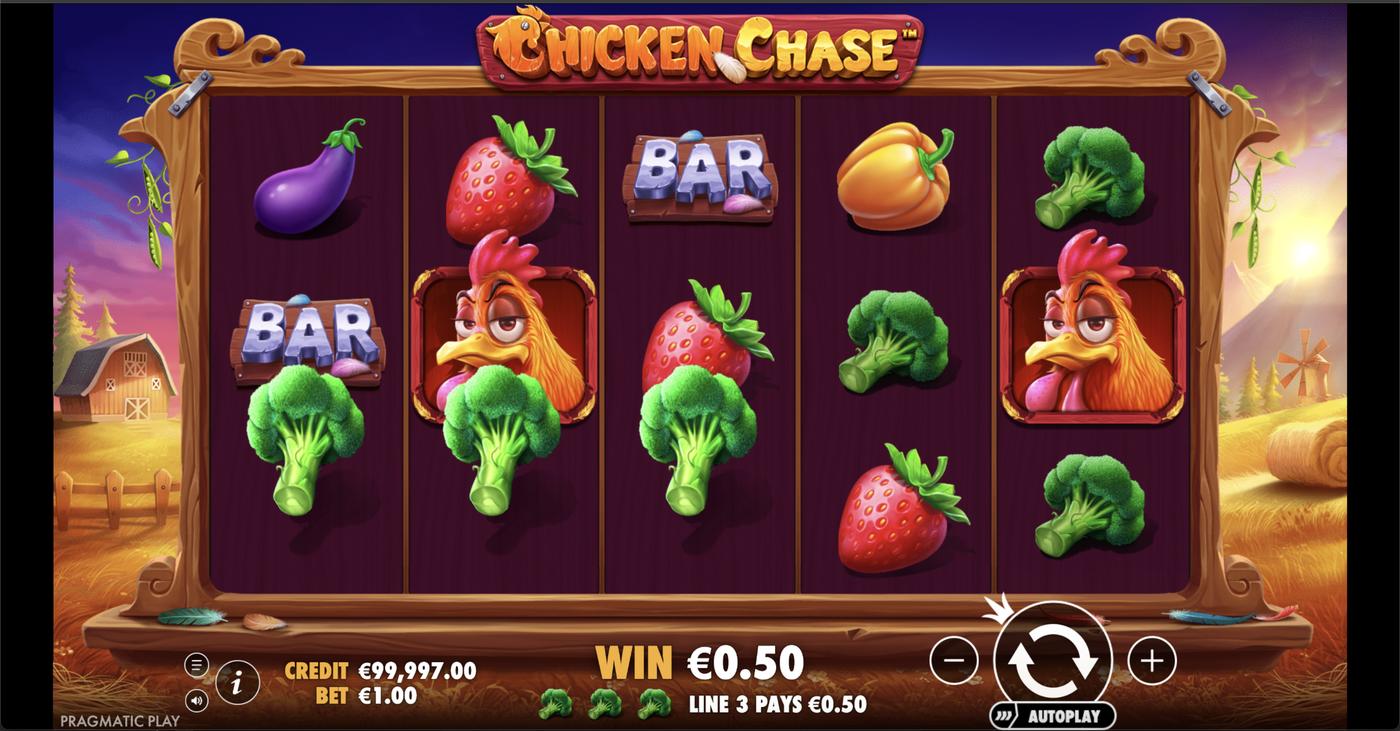Click the WIN €0.50 display
The width and height of the screenshot is (1400, 731).
click(700, 662)
